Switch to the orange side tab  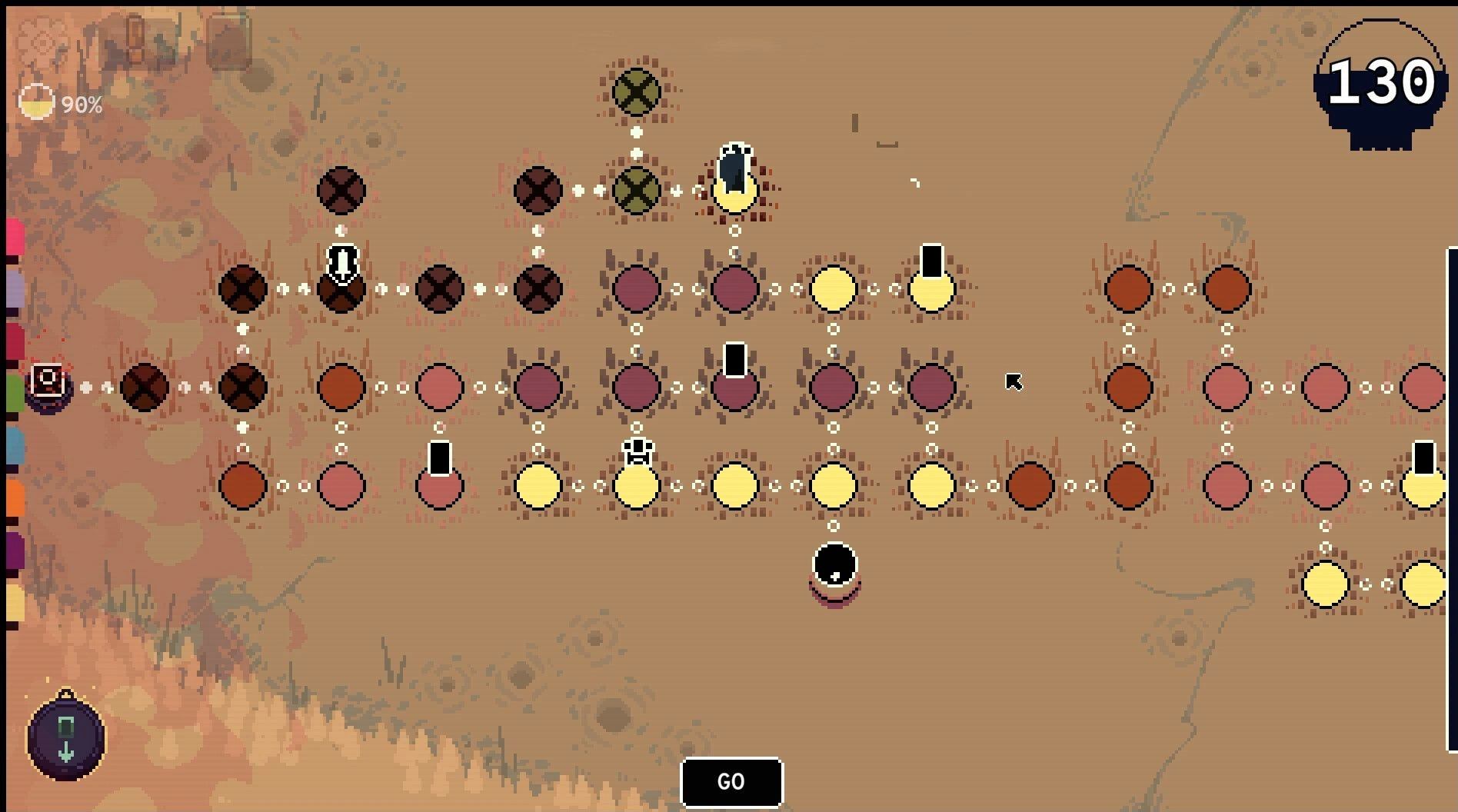click(15, 498)
